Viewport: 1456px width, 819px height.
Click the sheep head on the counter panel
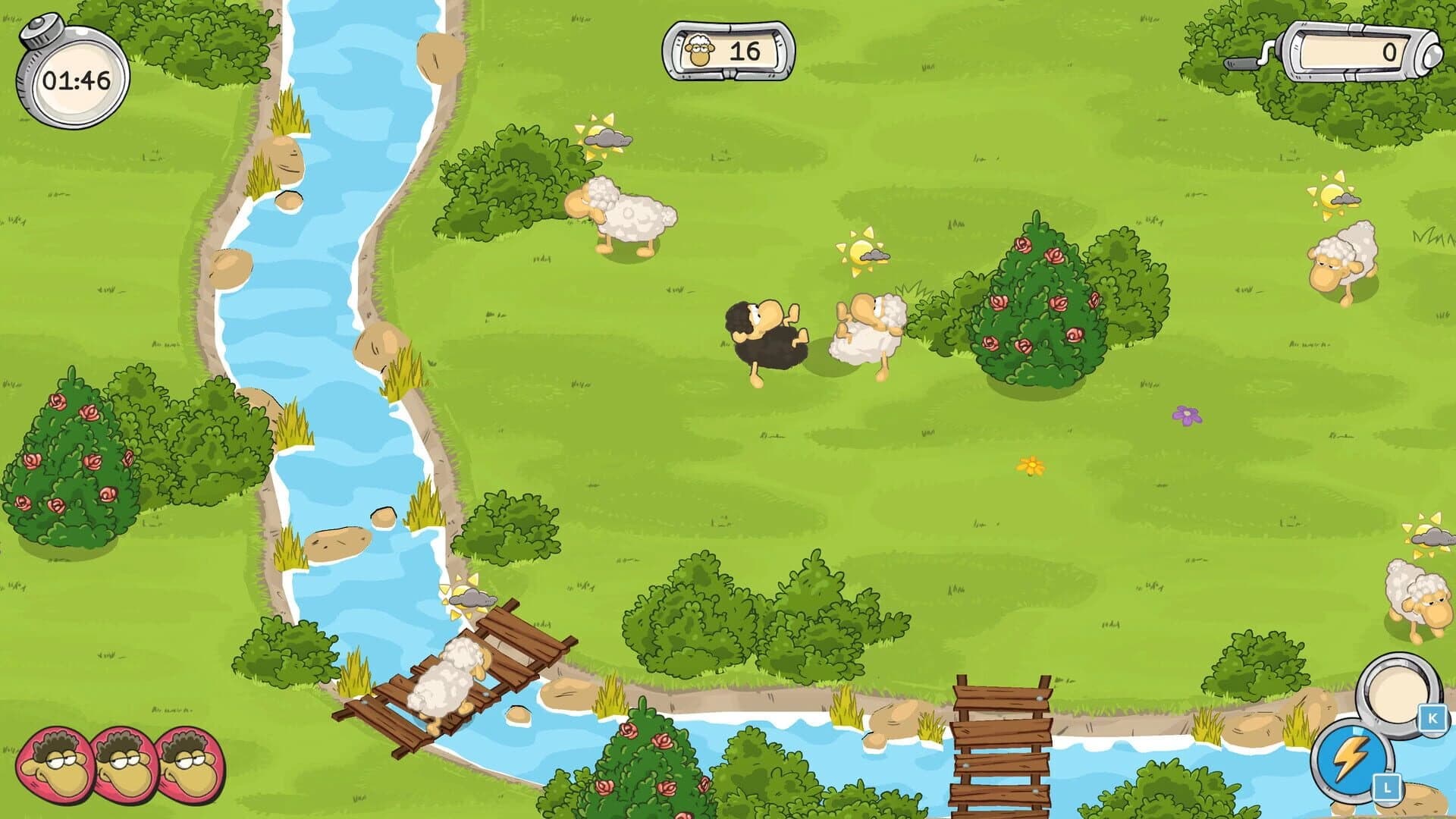click(x=698, y=51)
